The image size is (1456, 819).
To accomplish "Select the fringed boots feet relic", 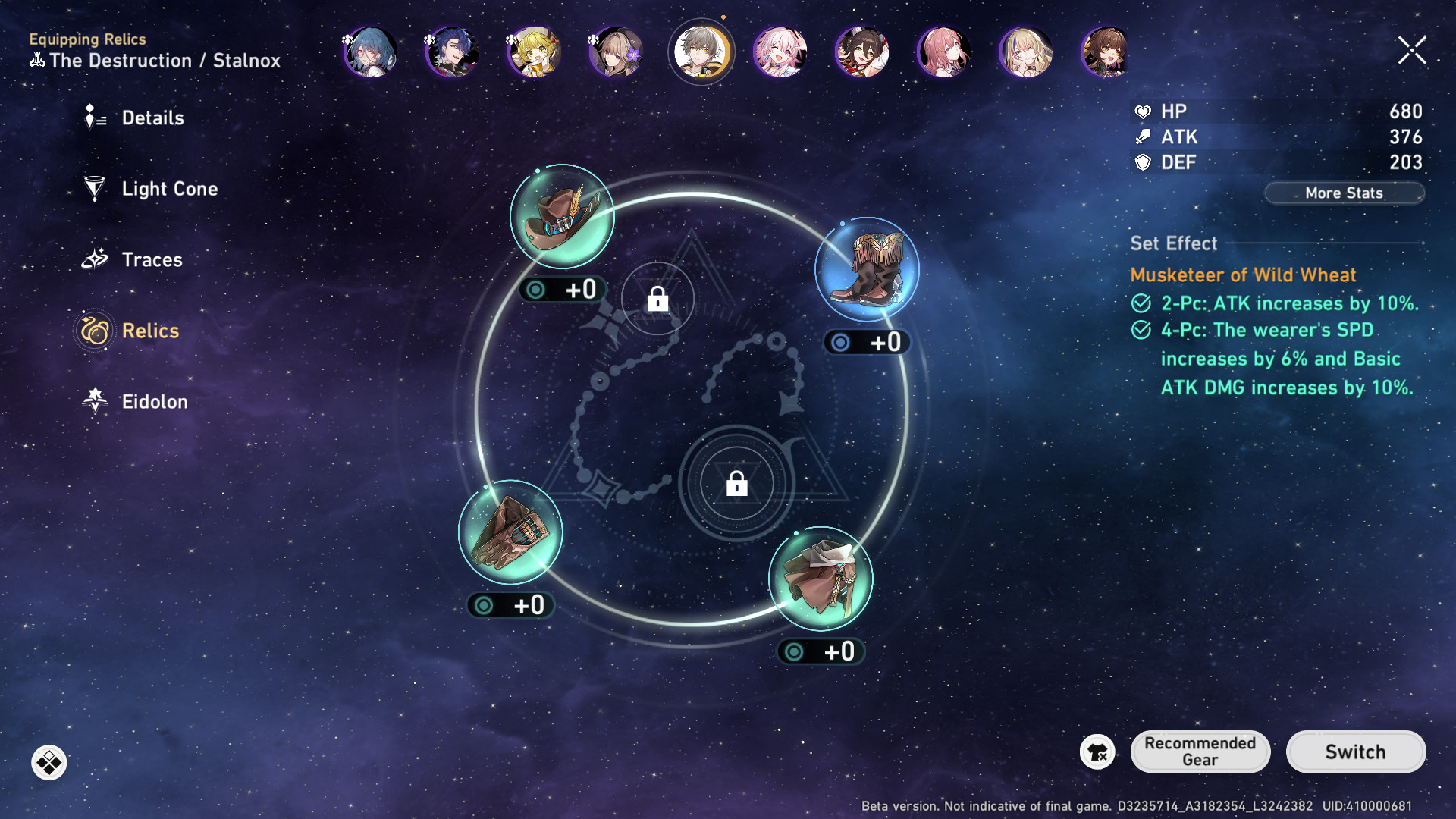I will [x=867, y=270].
